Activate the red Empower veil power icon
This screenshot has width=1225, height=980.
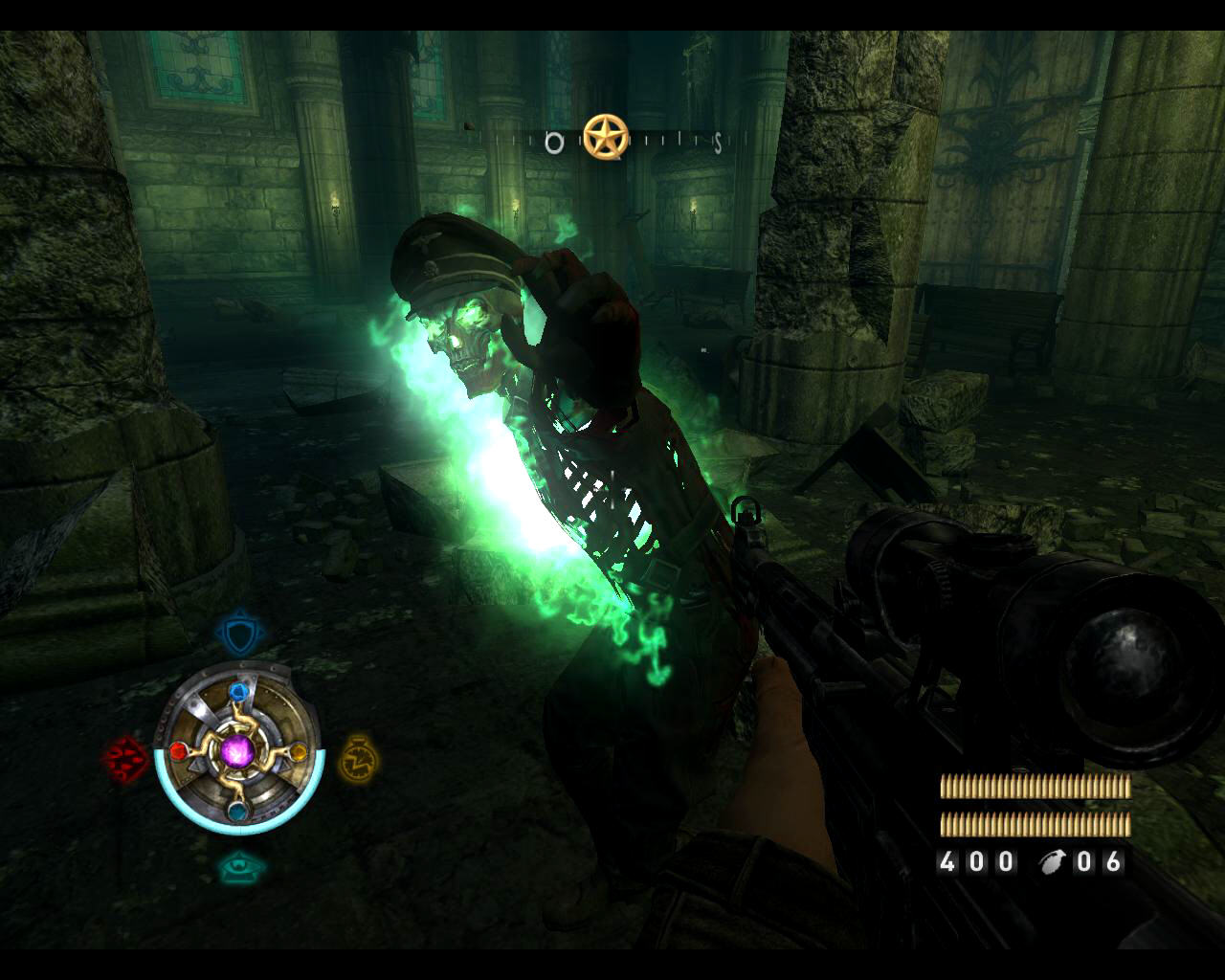point(124,760)
